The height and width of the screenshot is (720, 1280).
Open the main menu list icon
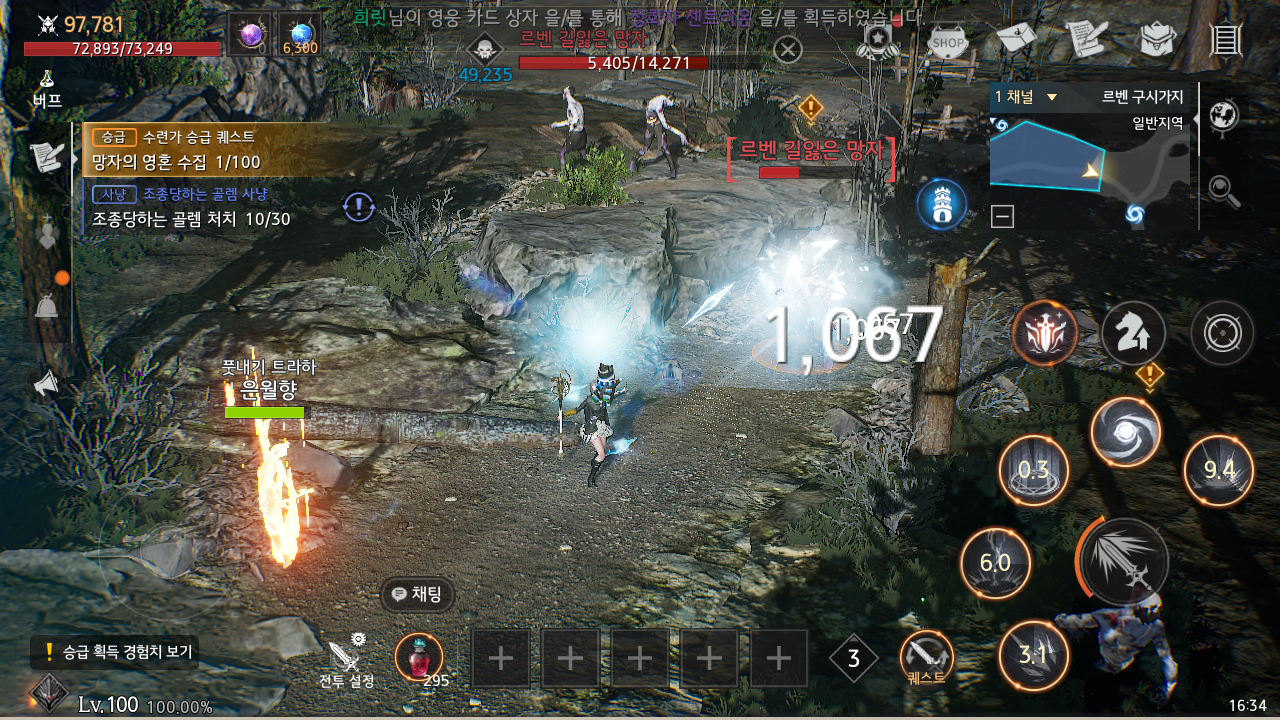point(1225,39)
